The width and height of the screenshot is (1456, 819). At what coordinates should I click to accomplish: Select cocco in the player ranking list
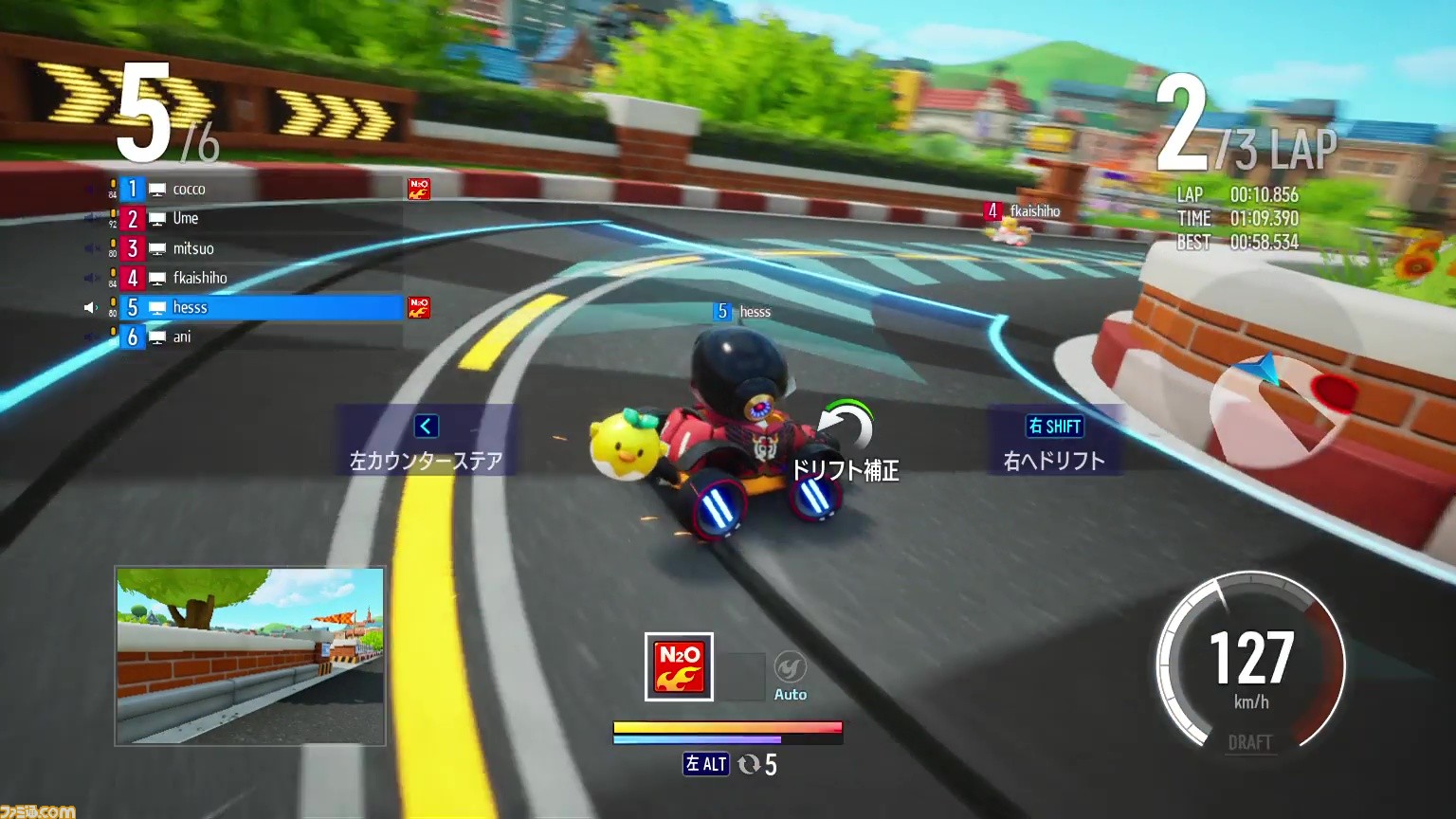[189, 190]
